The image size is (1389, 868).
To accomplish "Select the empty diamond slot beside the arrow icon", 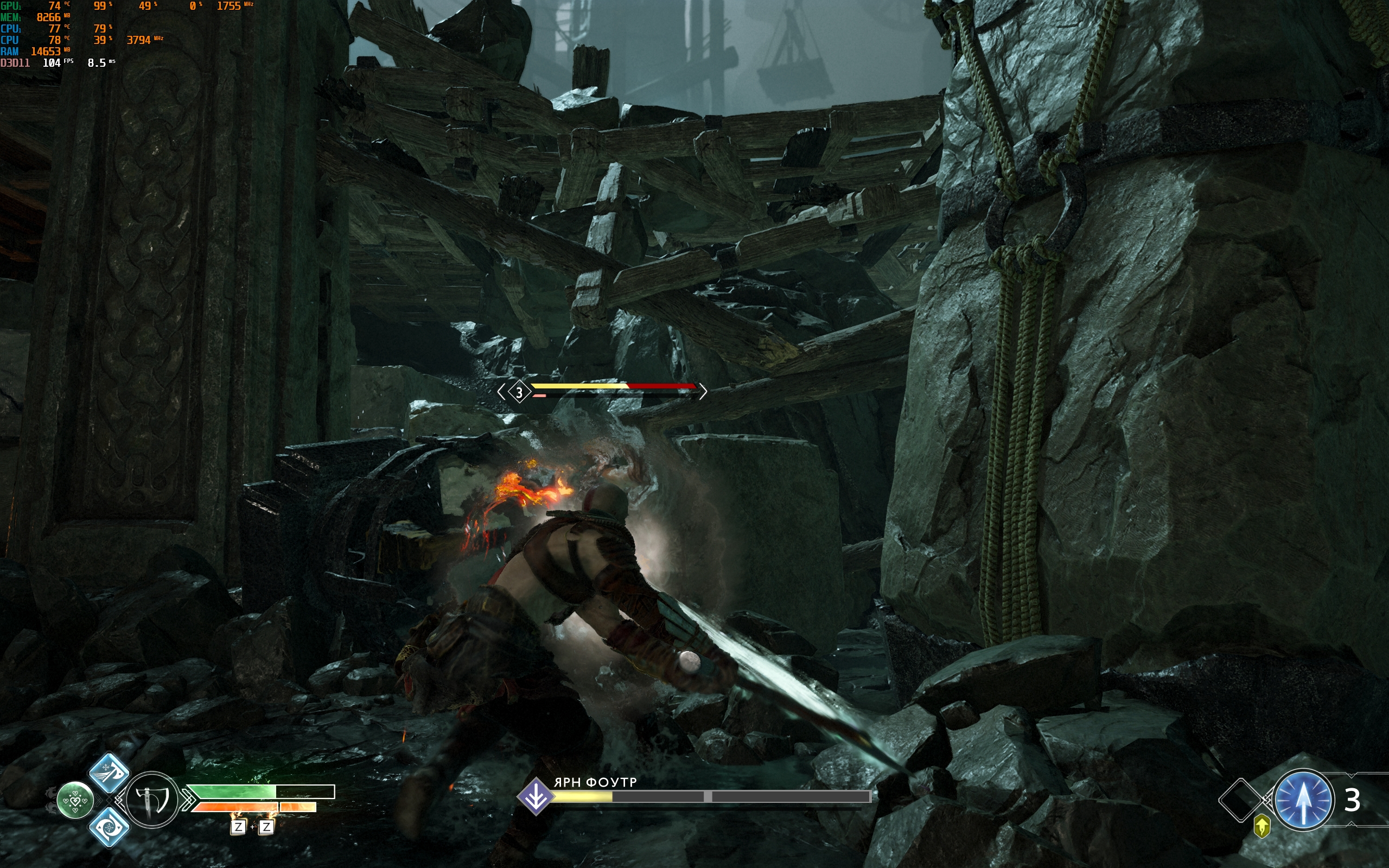I will coord(1240,800).
